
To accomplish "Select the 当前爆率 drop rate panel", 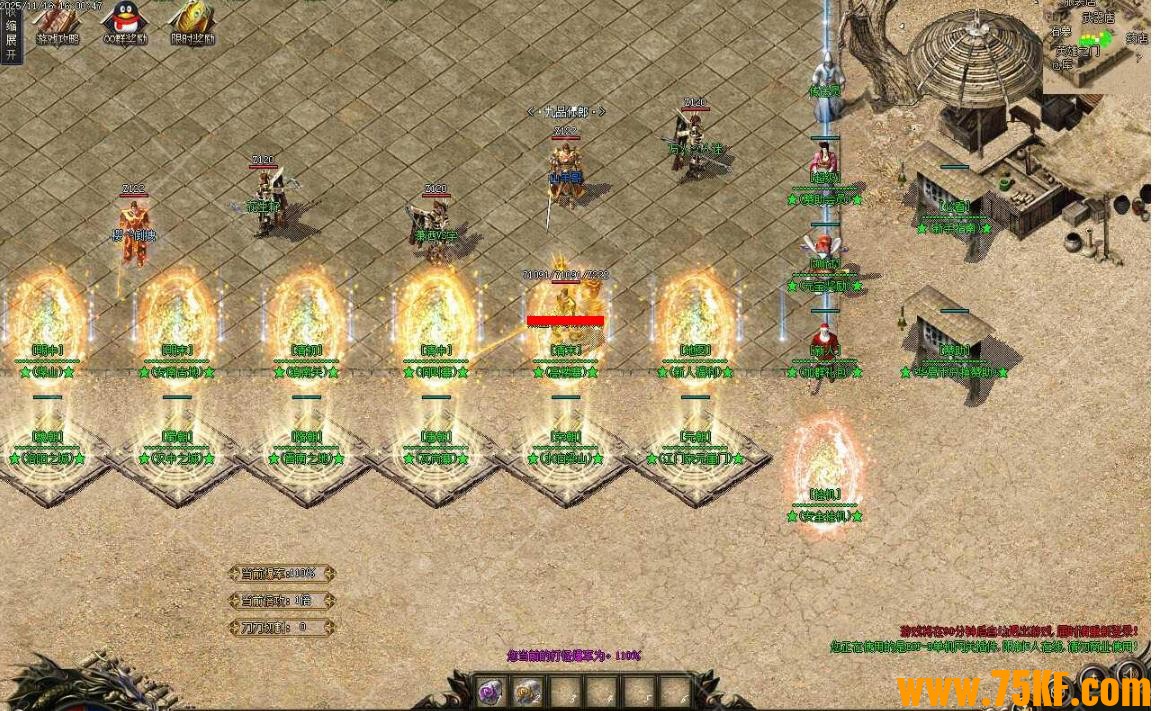I will pos(281,574).
